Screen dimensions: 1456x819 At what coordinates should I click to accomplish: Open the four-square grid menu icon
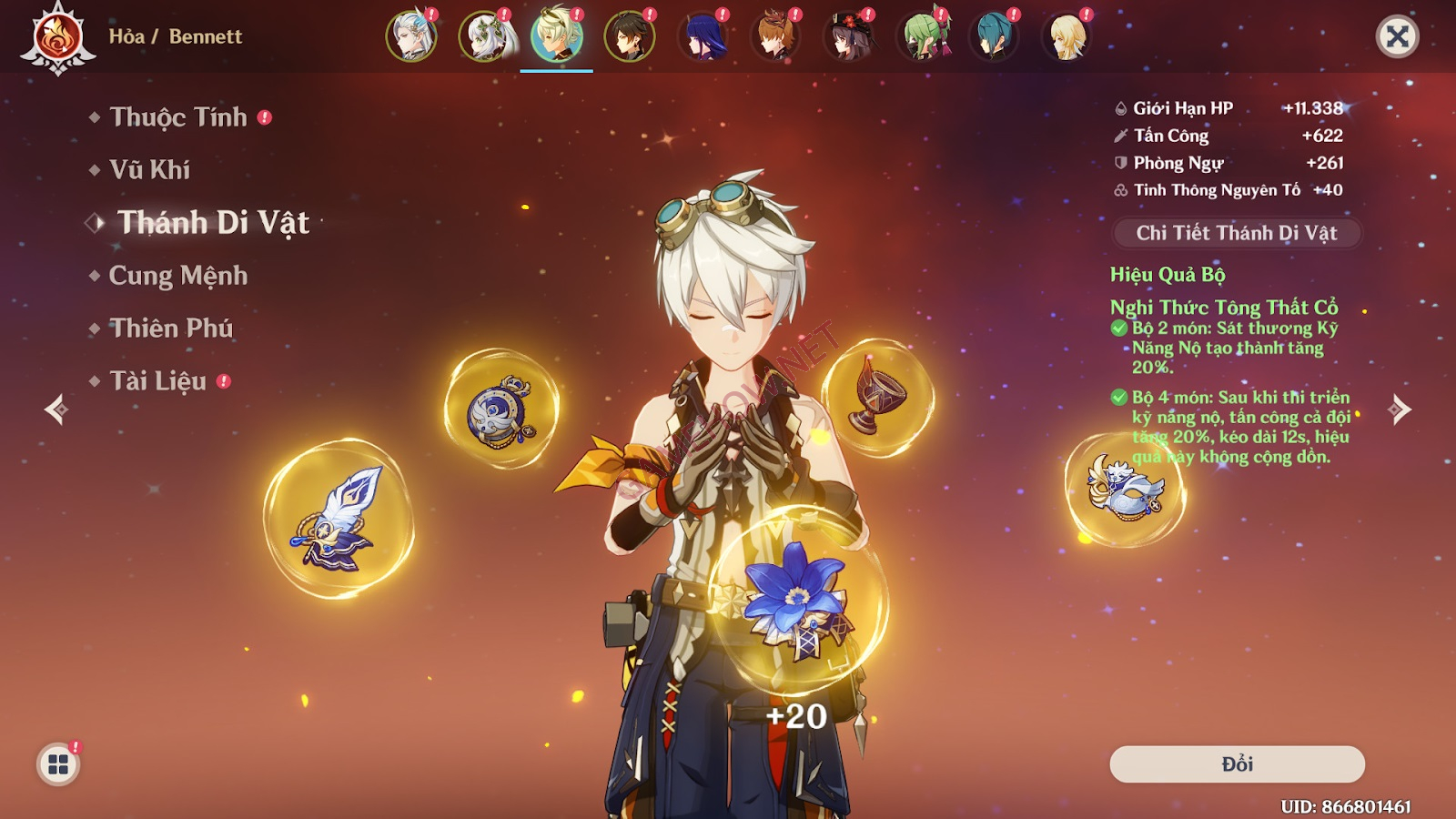click(x=58, y=764)
